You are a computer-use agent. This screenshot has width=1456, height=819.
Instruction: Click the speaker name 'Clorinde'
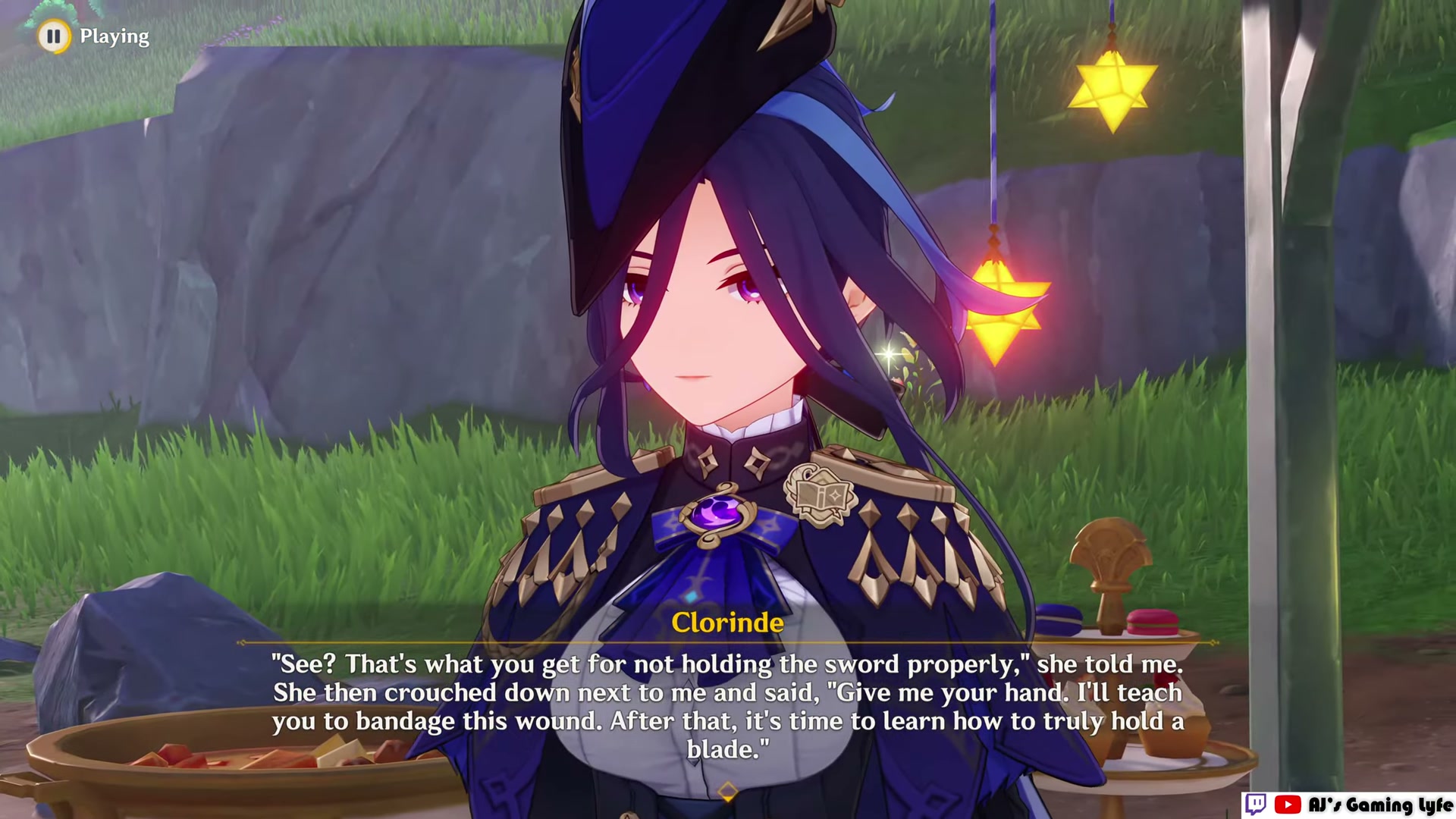tap(727, 623)
